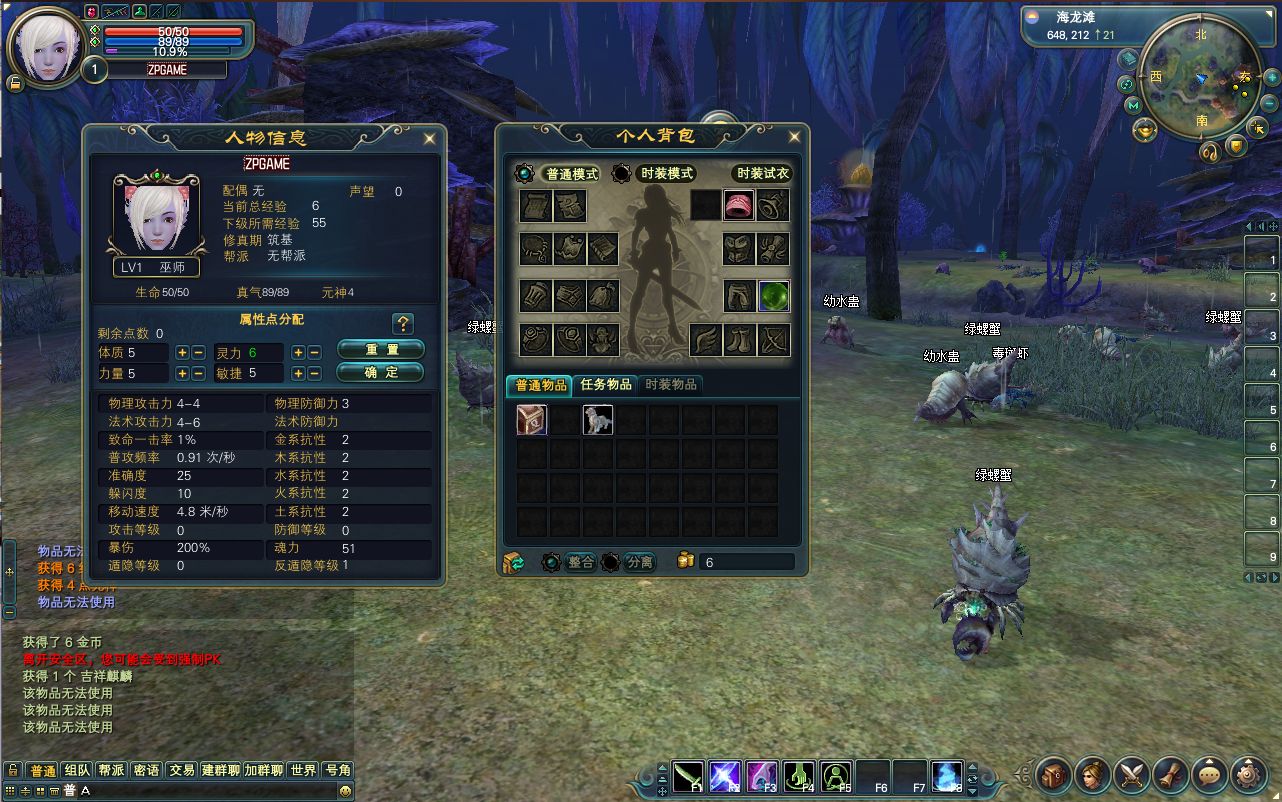The width and height of the screenshot is (1282, 802).
Task: Open the backpack icon in the bottom menu
Action: click(1053, 774)
